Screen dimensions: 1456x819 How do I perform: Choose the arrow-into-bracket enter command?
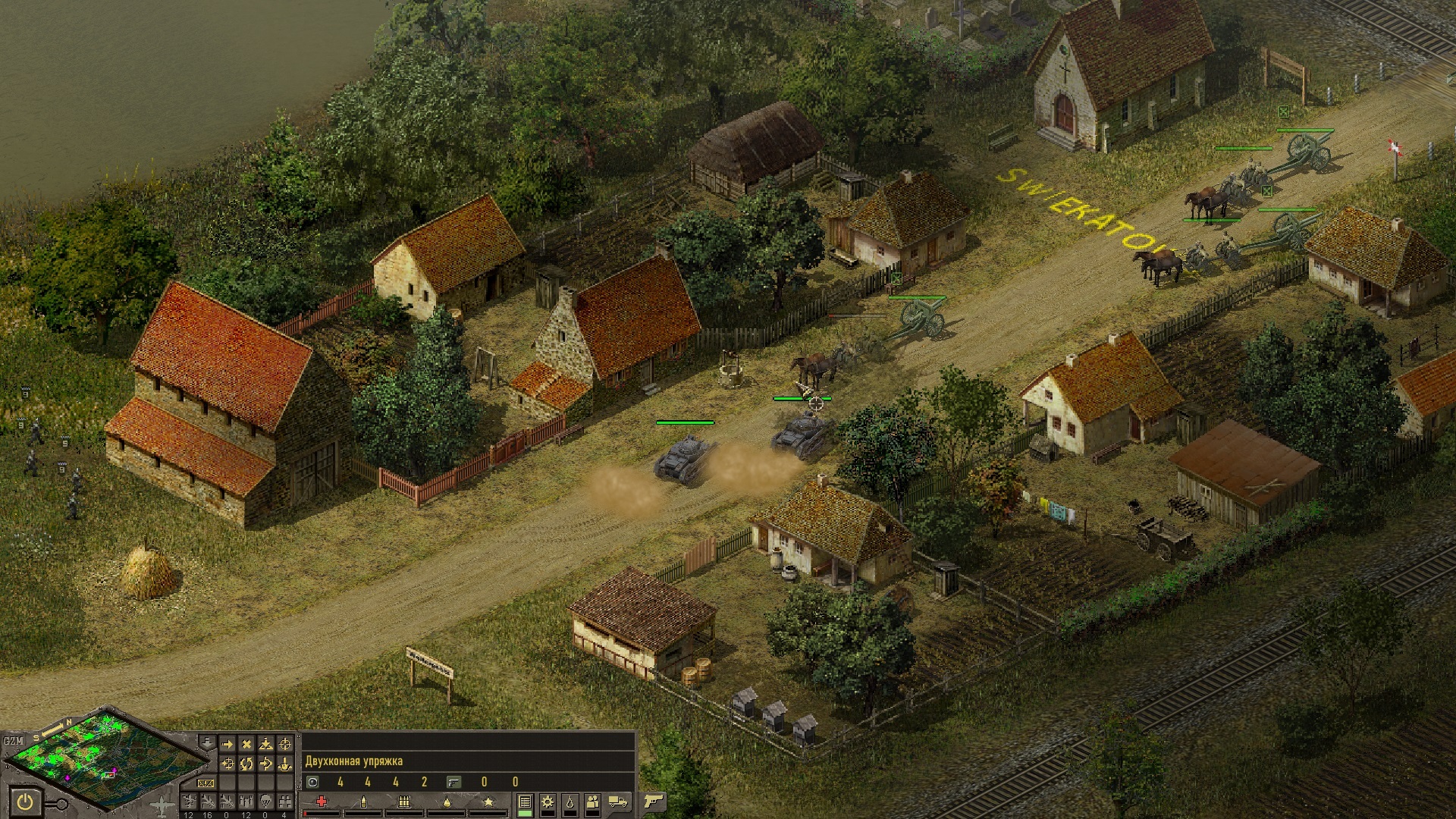click(265, 764)
